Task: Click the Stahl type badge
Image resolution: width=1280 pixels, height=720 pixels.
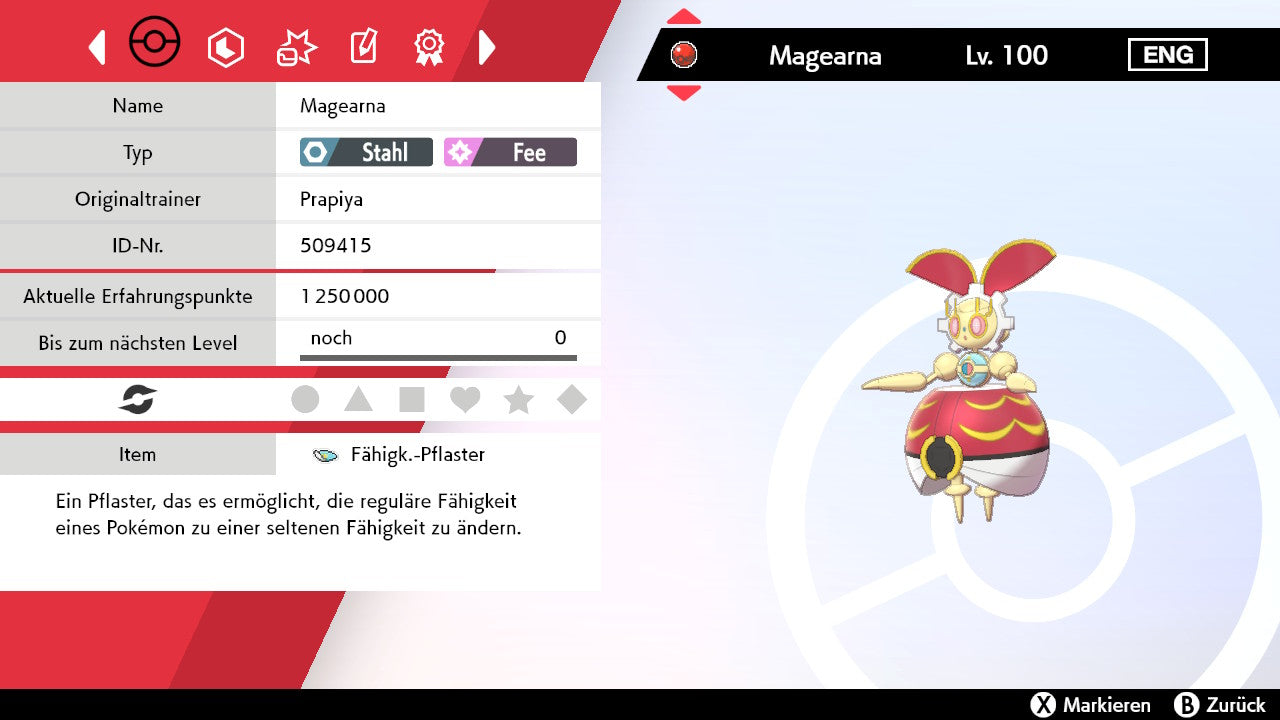Action: pyautogui.click(x=366, y=152)
